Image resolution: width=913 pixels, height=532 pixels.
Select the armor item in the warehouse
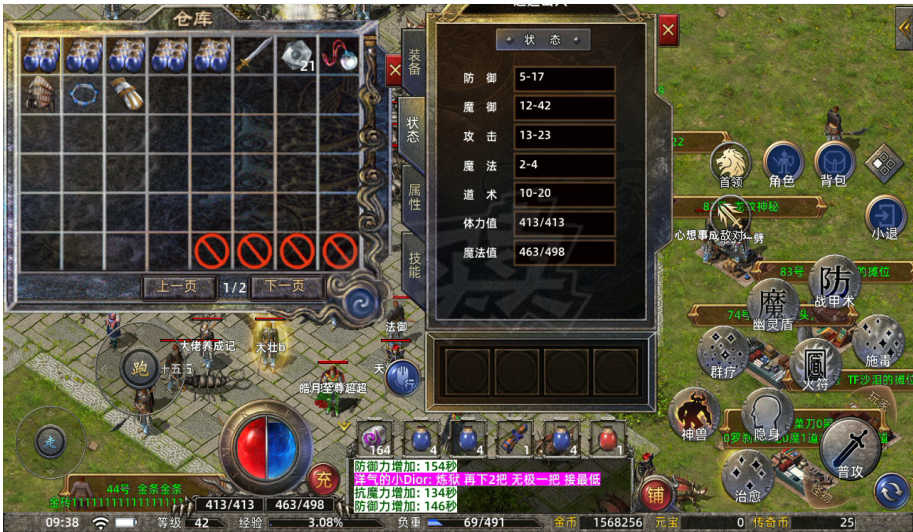tap(41, 94)
